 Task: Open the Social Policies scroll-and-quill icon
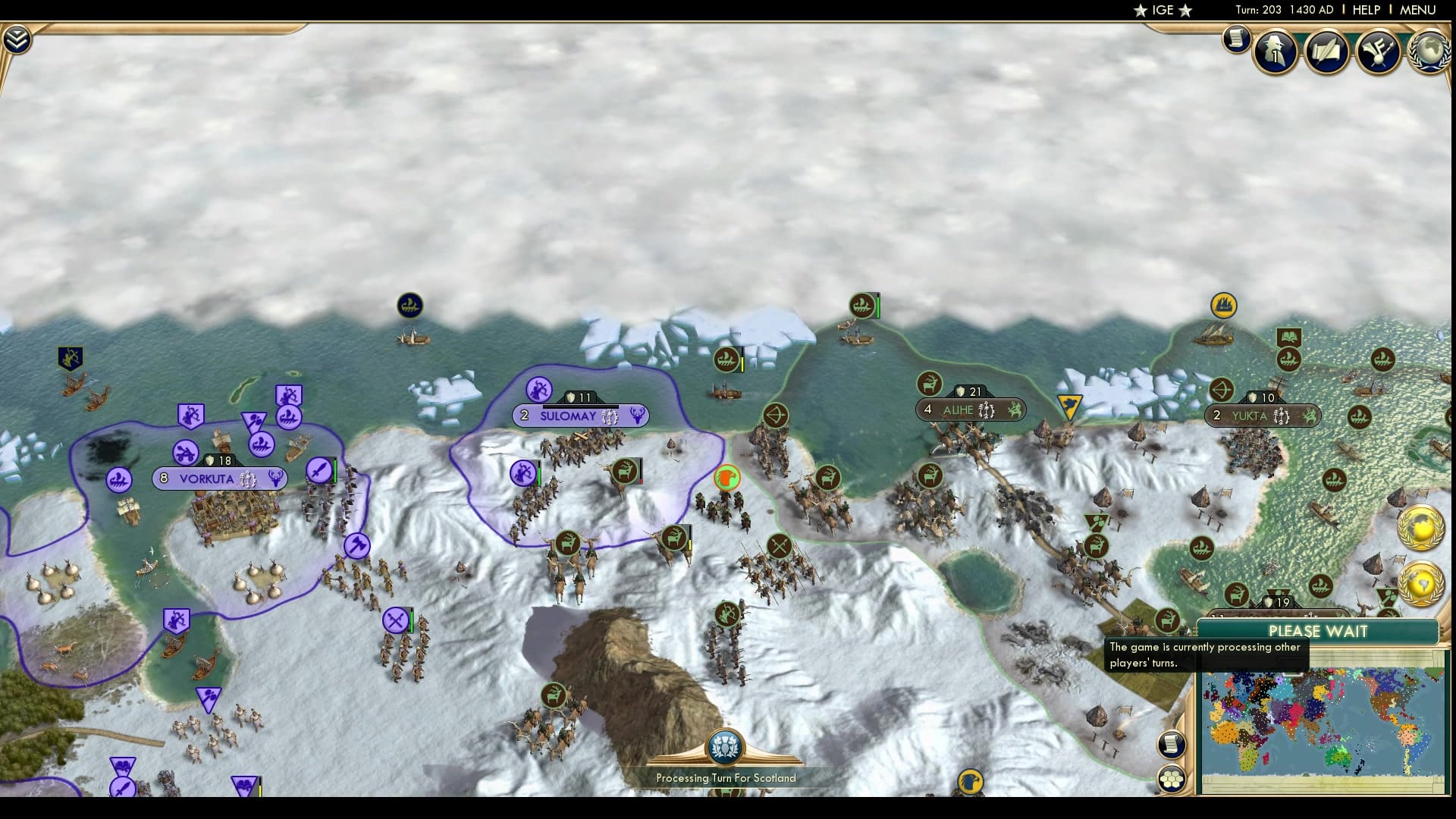coord(1327,52)
